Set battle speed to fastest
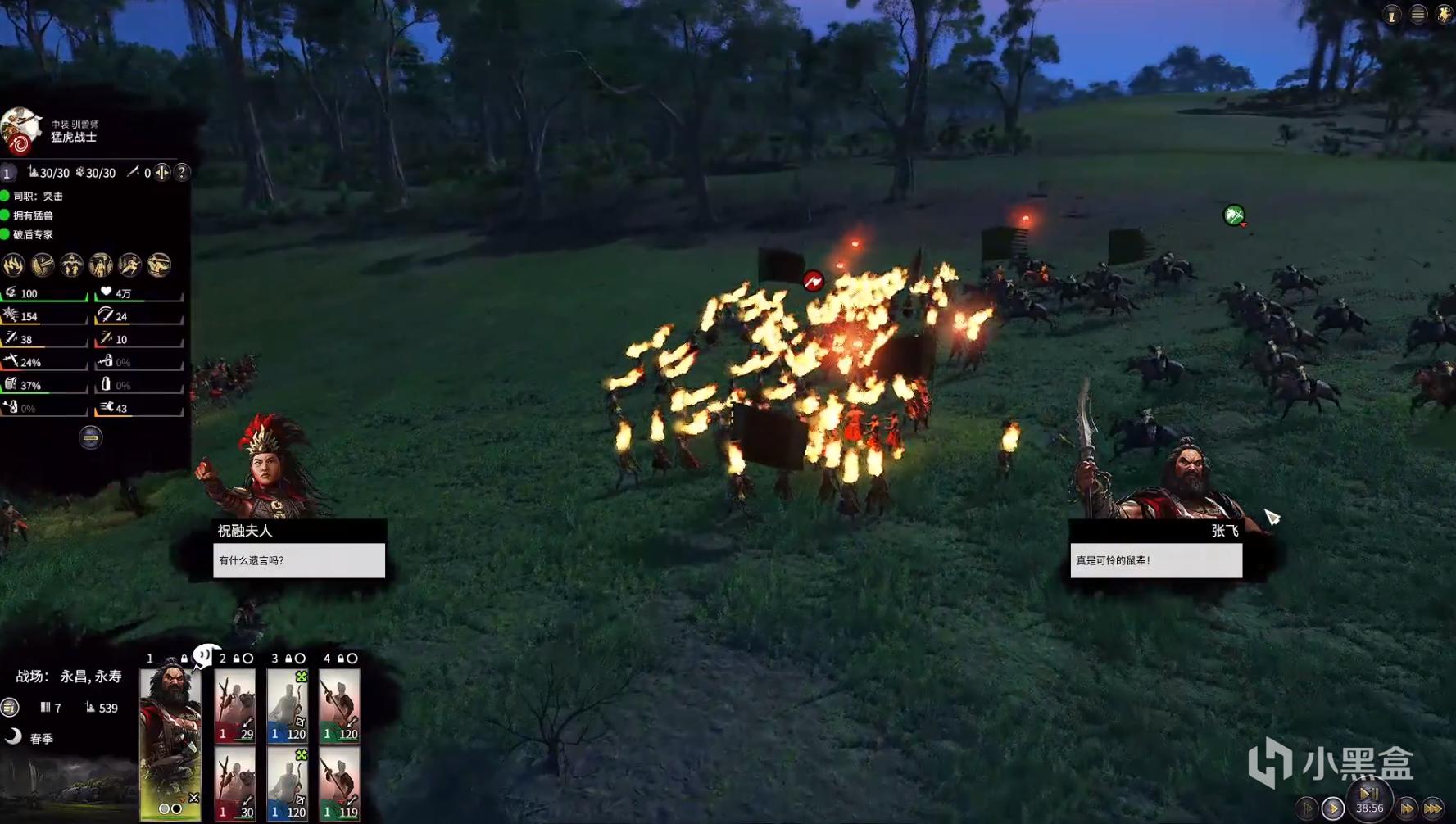Viewport: 1456px width, 824px height. click(1433, 809)
